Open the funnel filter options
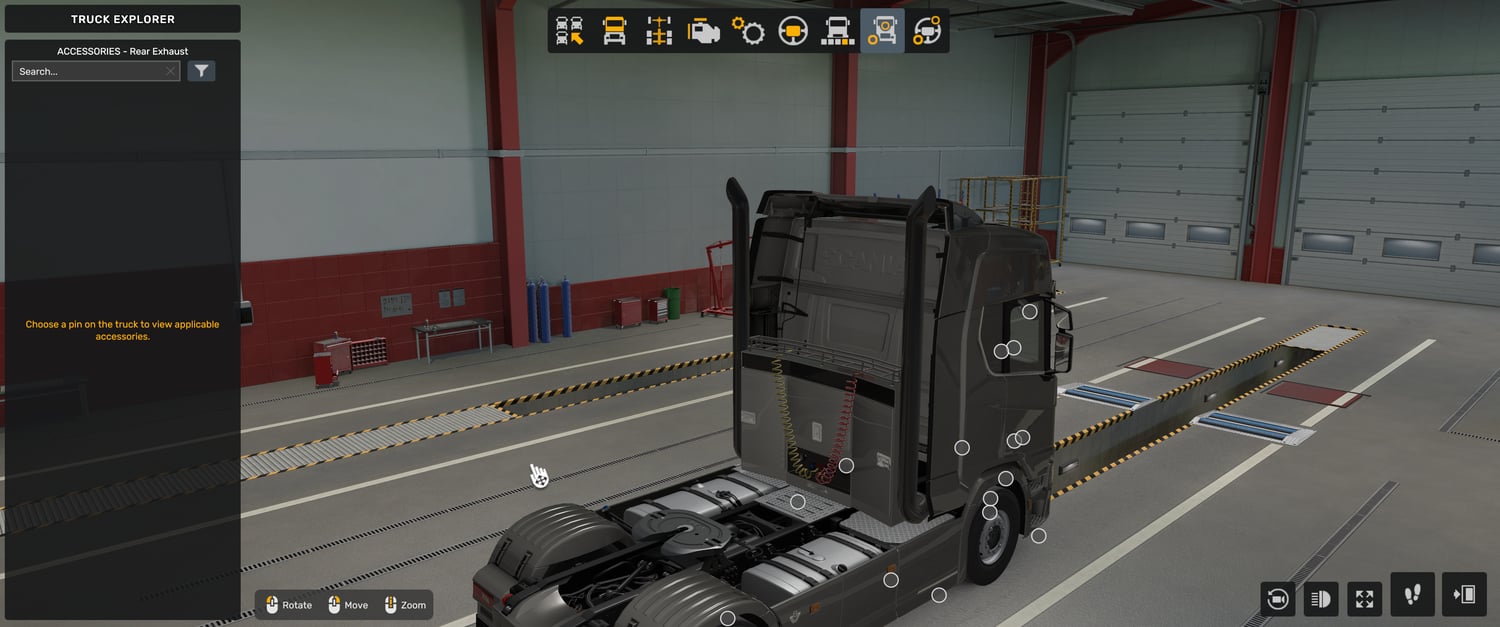Viewport: 1500px width, 627px height. (x=201, y=71)
